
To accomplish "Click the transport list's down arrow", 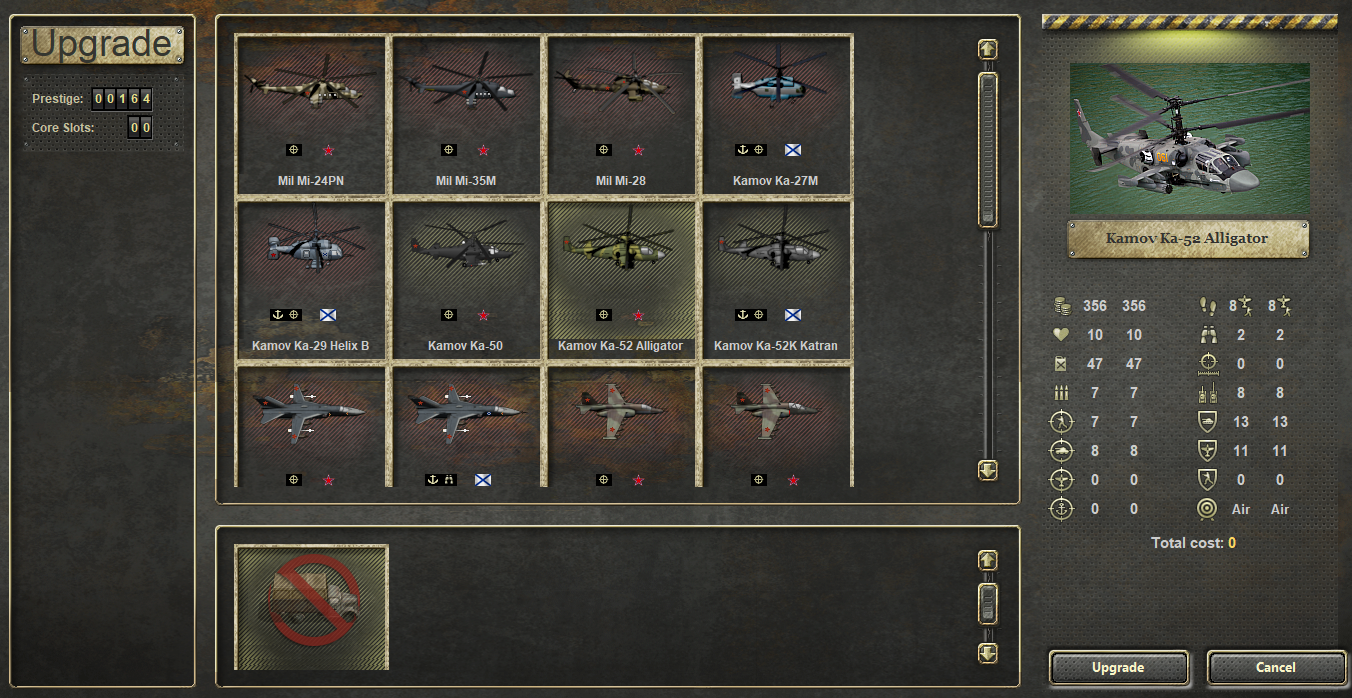I will [988, 653].
